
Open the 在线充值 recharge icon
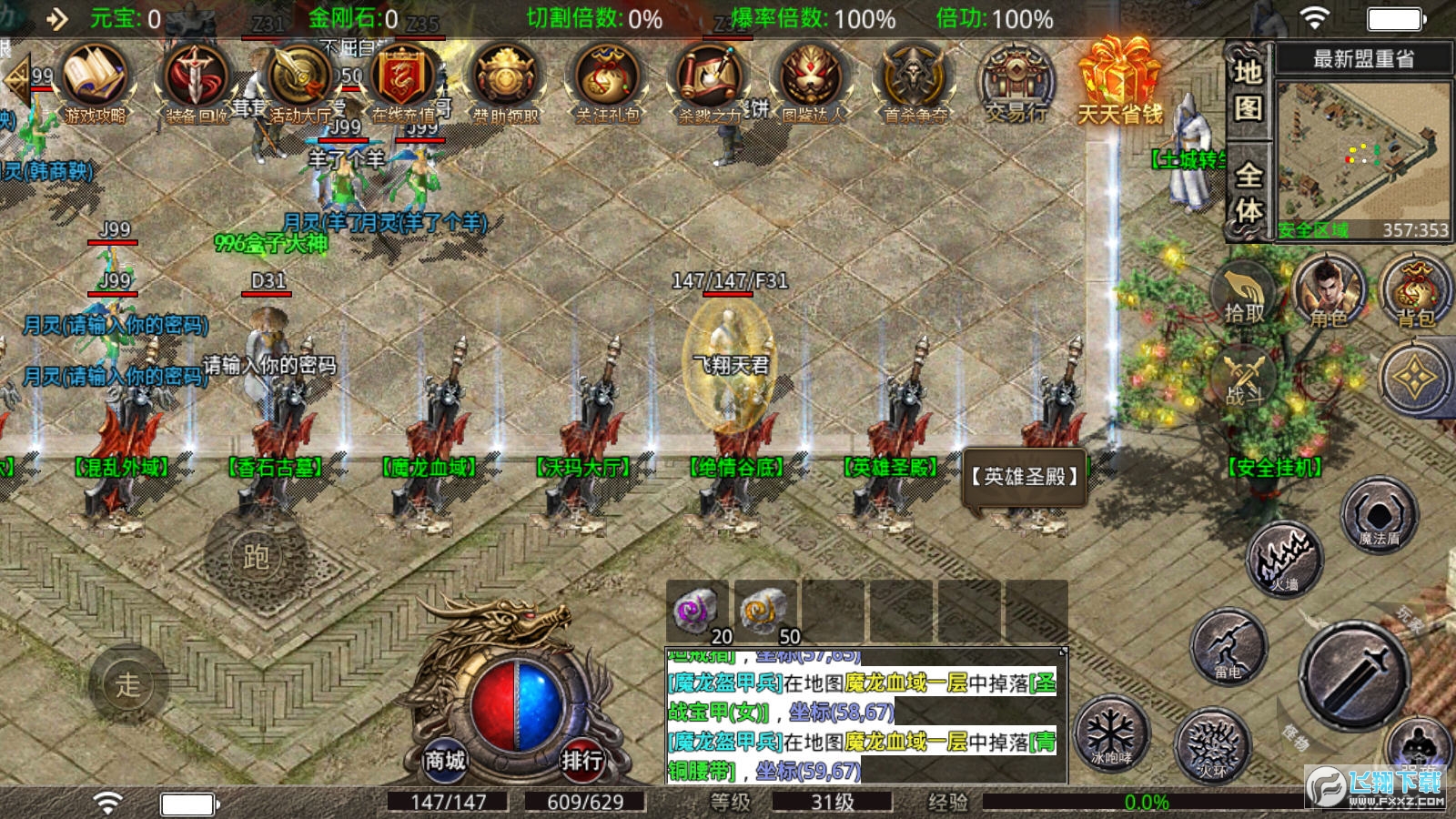coord(402,80)
